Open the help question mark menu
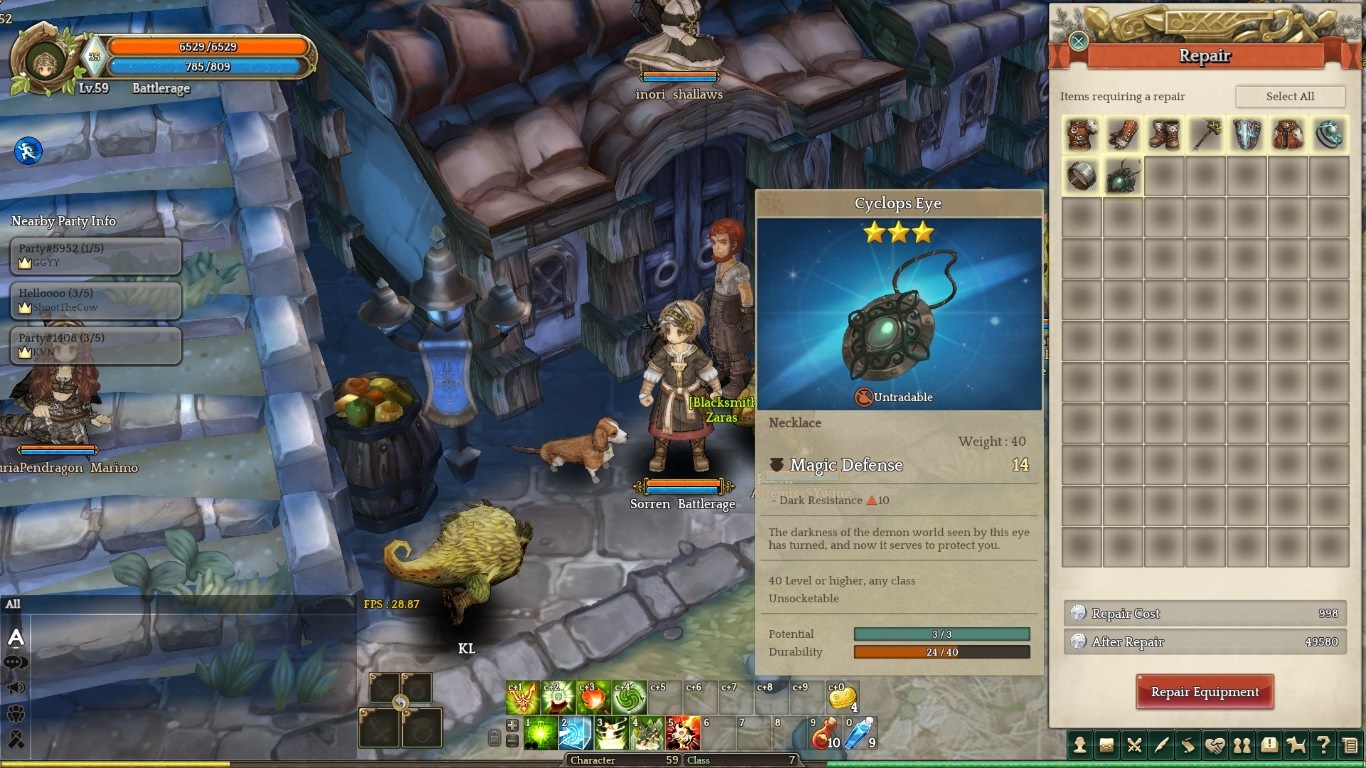The height and width of the screenshot is (768, 1366). tap(1323, 745)
